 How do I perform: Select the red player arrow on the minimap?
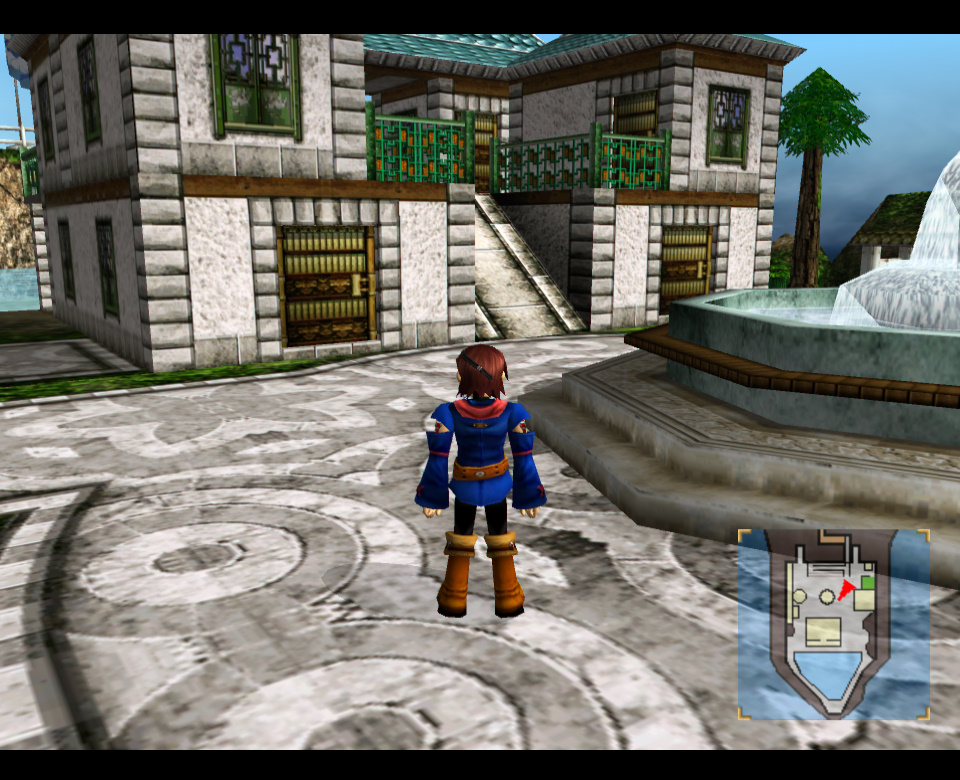click(x=847, y=590)
